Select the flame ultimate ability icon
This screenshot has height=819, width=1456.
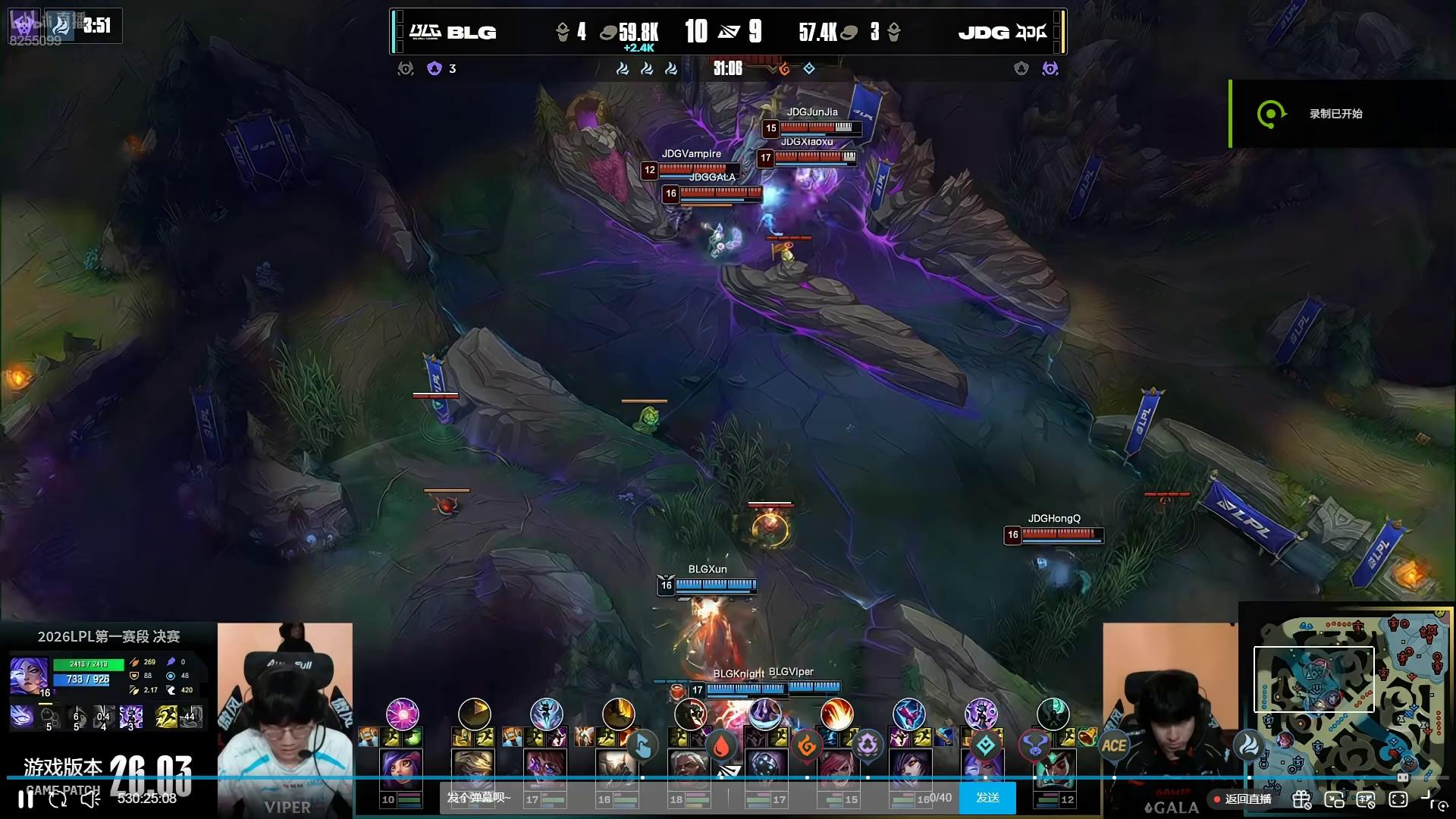(x=836, y=714)
